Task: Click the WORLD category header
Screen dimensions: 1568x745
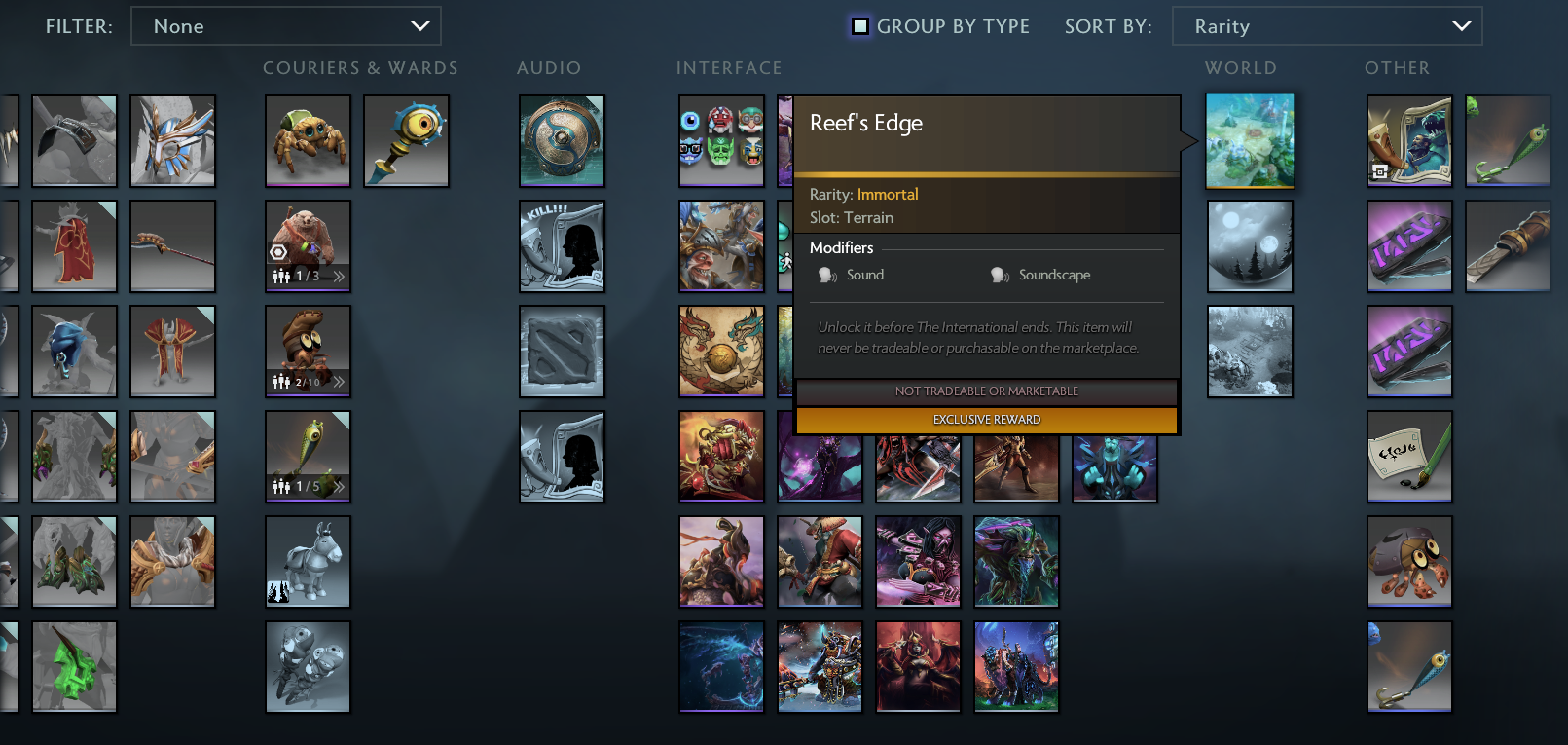Action: coord(1241,68)
